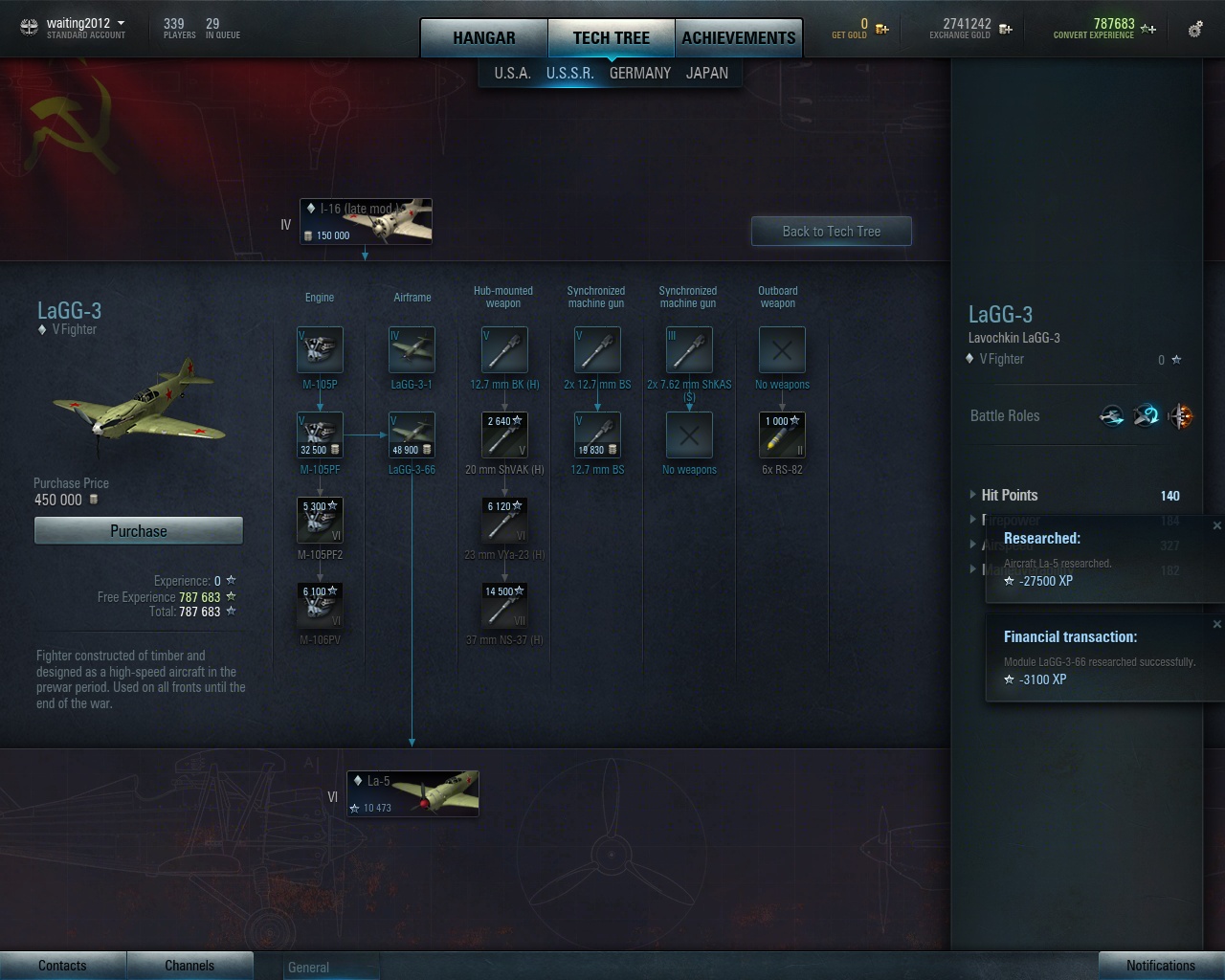Open the Contacts panel
1225x980 pixels.
pos(62,966)
